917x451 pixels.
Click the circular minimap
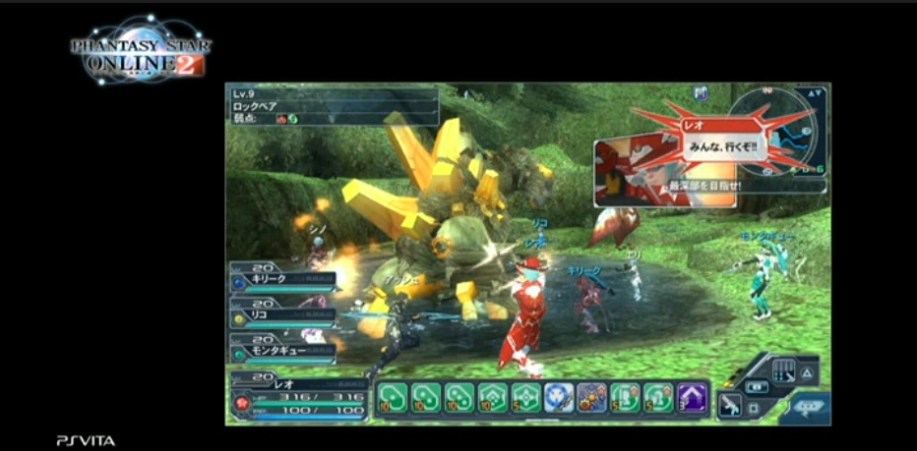click(773, 127)
